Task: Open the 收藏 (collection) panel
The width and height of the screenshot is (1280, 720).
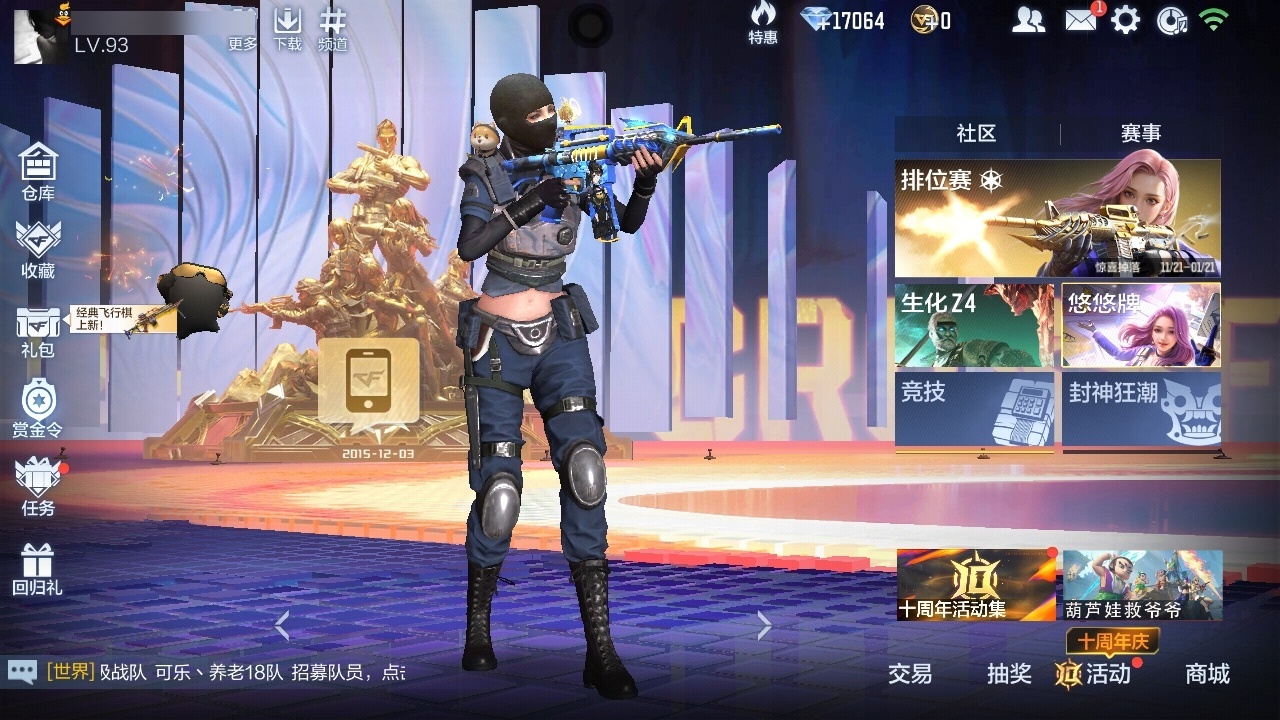Action: pyautogui.click(x=38, y=248)
